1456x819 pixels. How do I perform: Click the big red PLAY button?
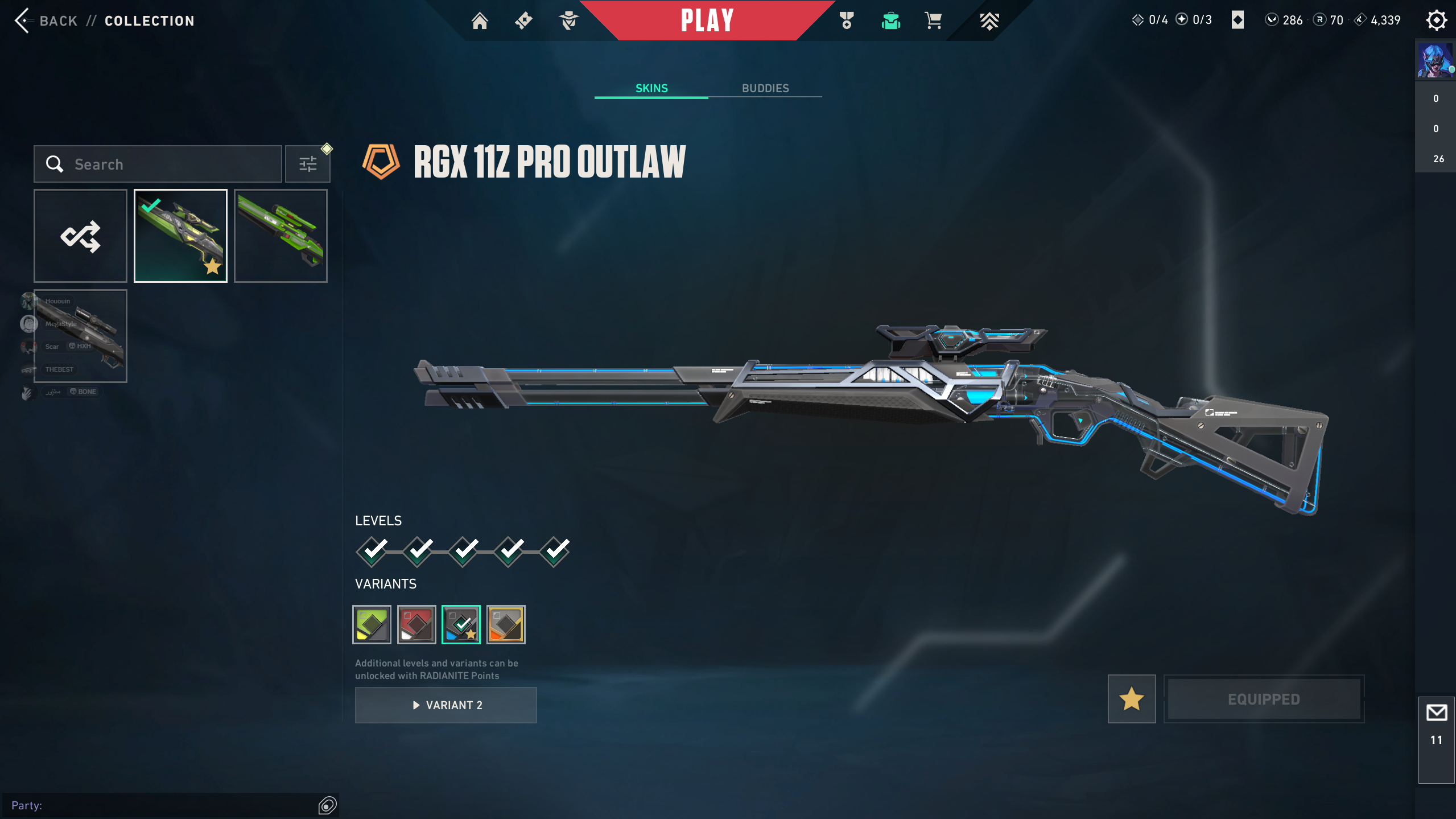pos(707,20)
